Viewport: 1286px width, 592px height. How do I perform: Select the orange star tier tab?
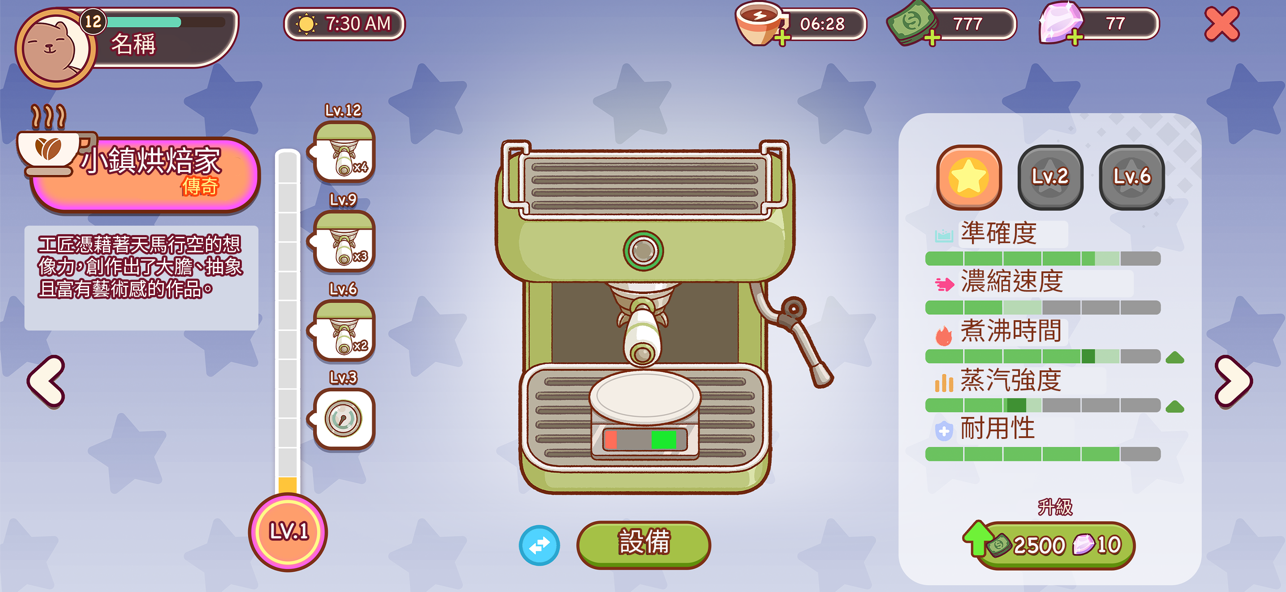(x=968, y=177)
